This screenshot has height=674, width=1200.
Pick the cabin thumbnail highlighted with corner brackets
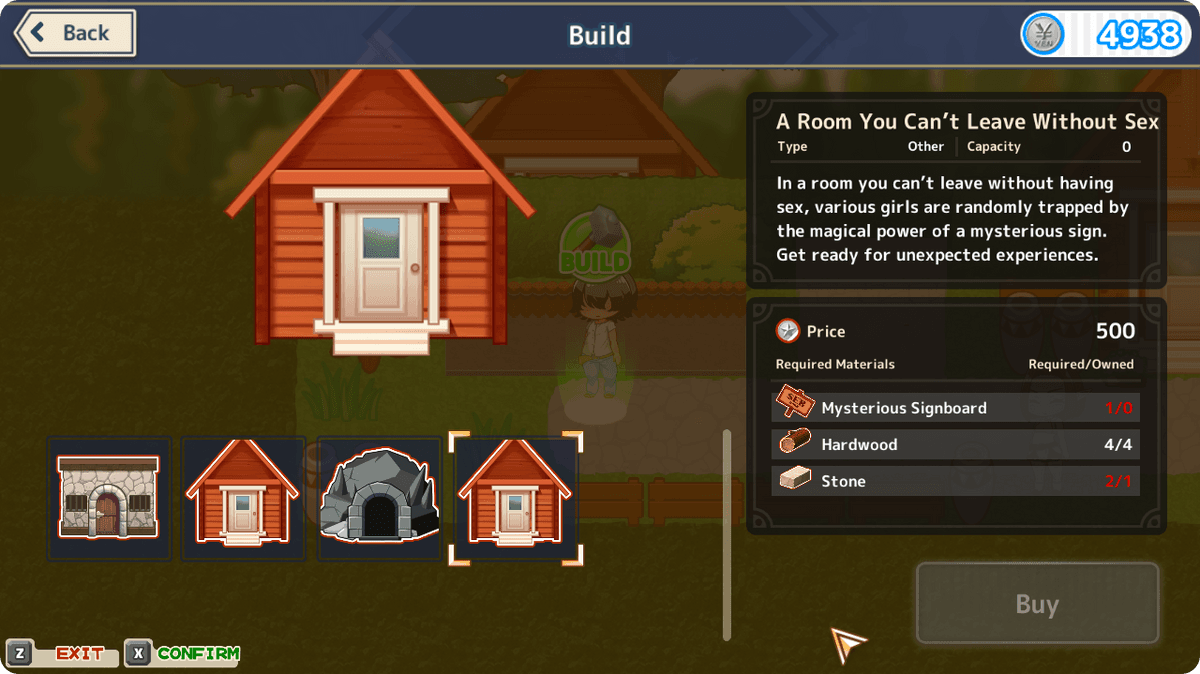pyautogui.click(x=515, y=497)
